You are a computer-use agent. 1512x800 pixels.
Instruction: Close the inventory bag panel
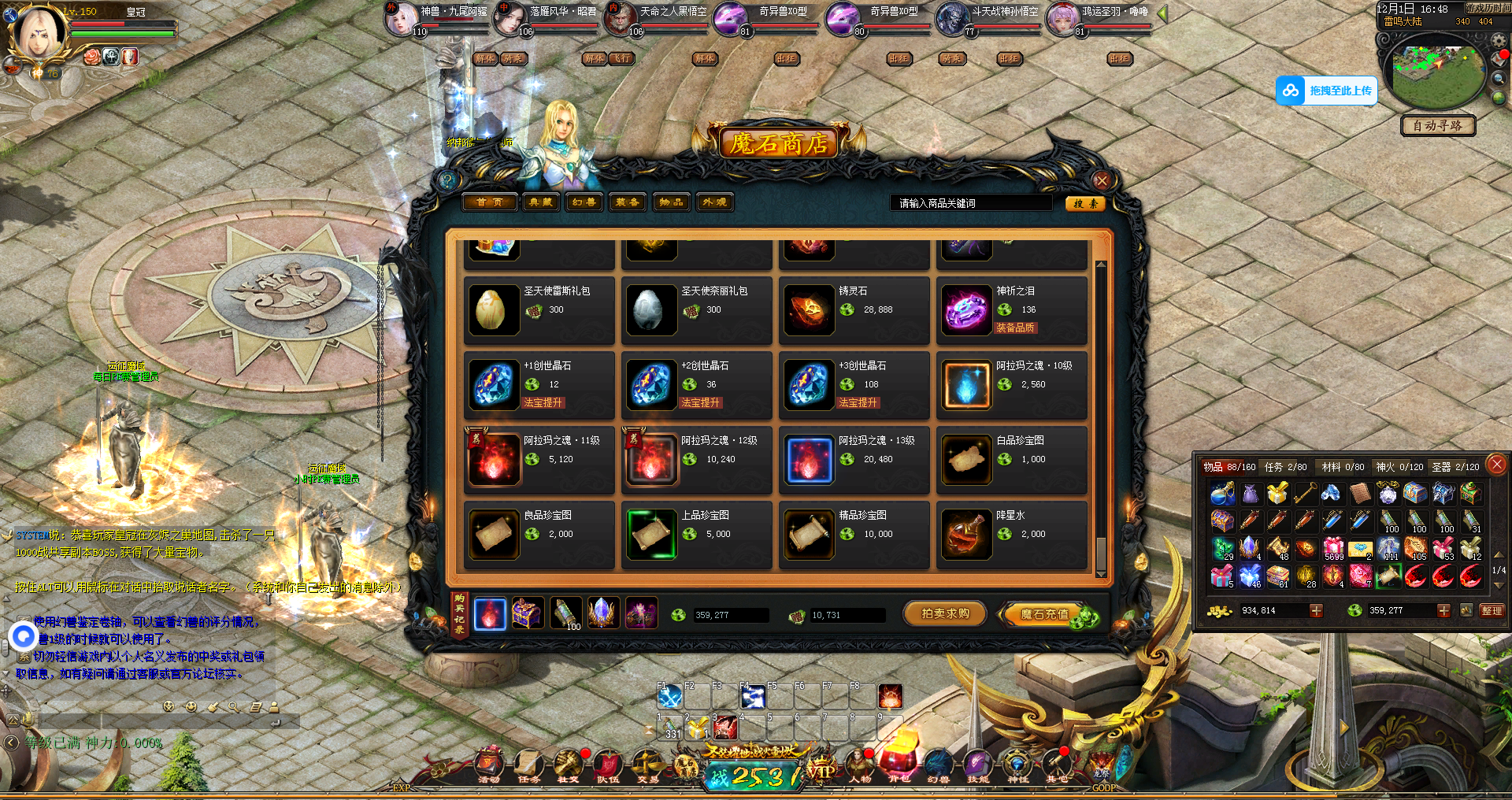1497,464
